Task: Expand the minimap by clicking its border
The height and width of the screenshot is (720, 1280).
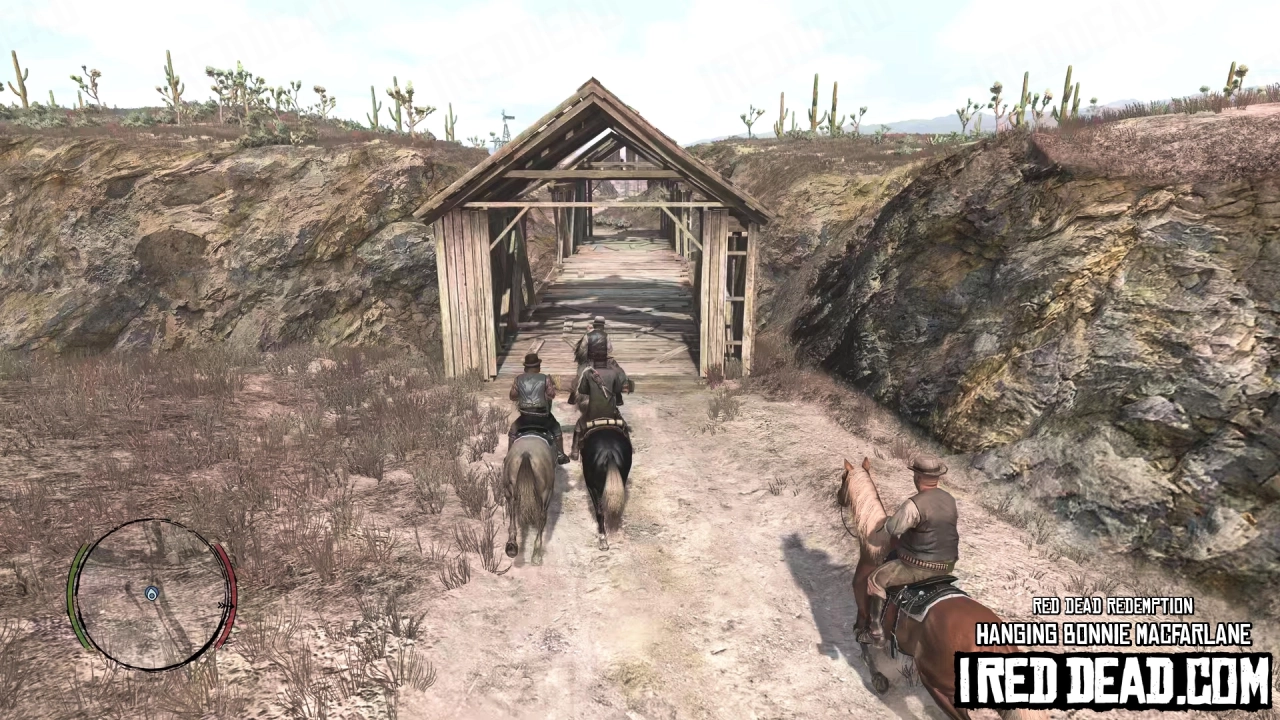Action: click(x=150, y=520)
